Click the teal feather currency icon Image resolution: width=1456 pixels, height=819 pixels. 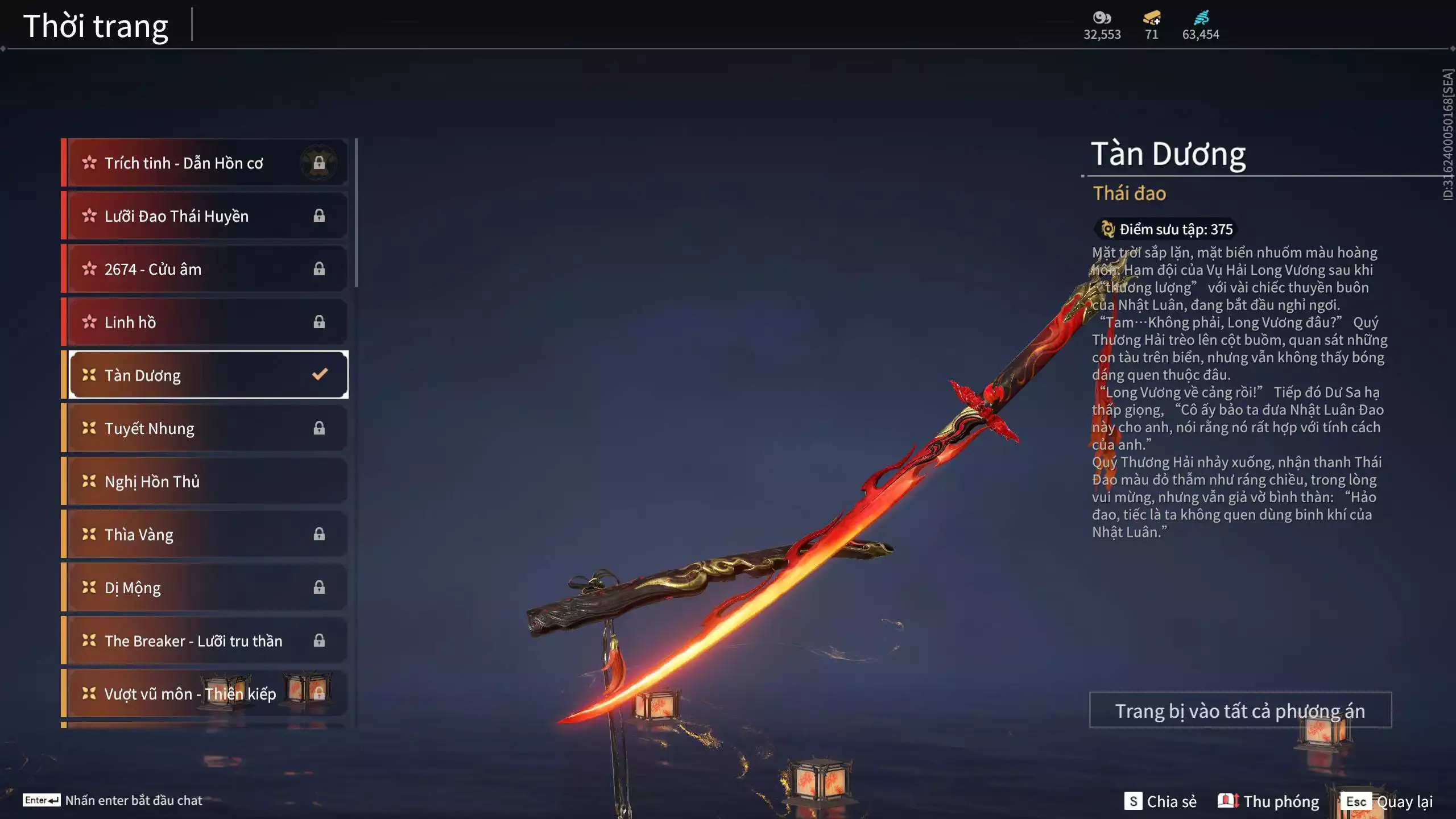point(1201,18)
